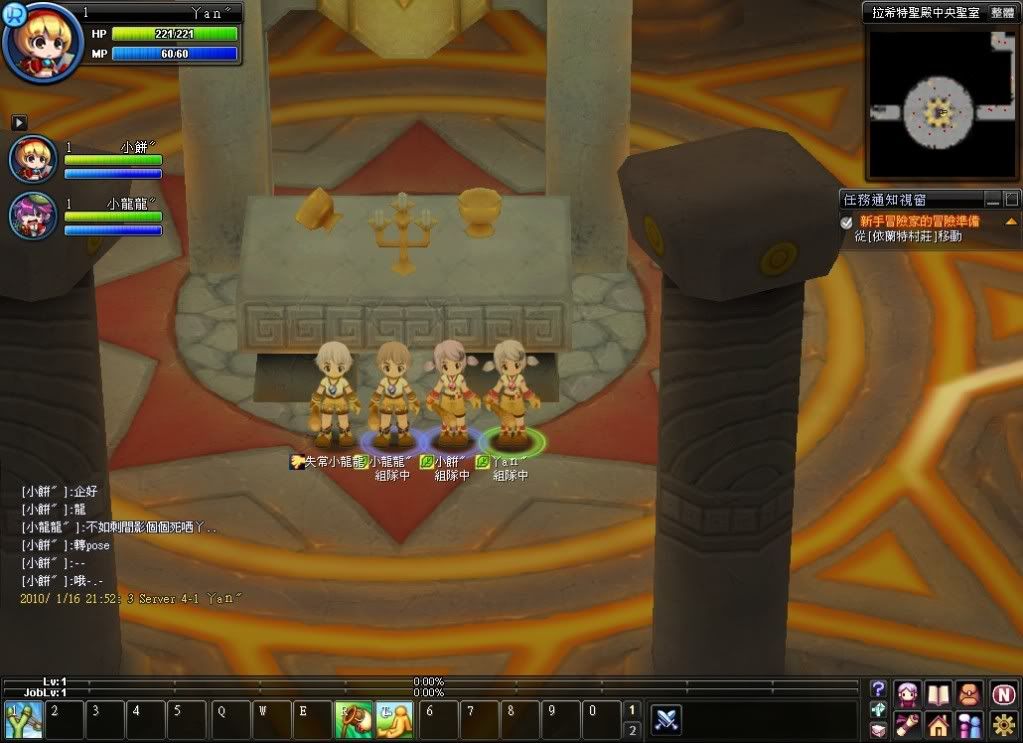The image size is (1023, 743).
Task: Use the slingshot skill in slot 1
Action: 22,720
